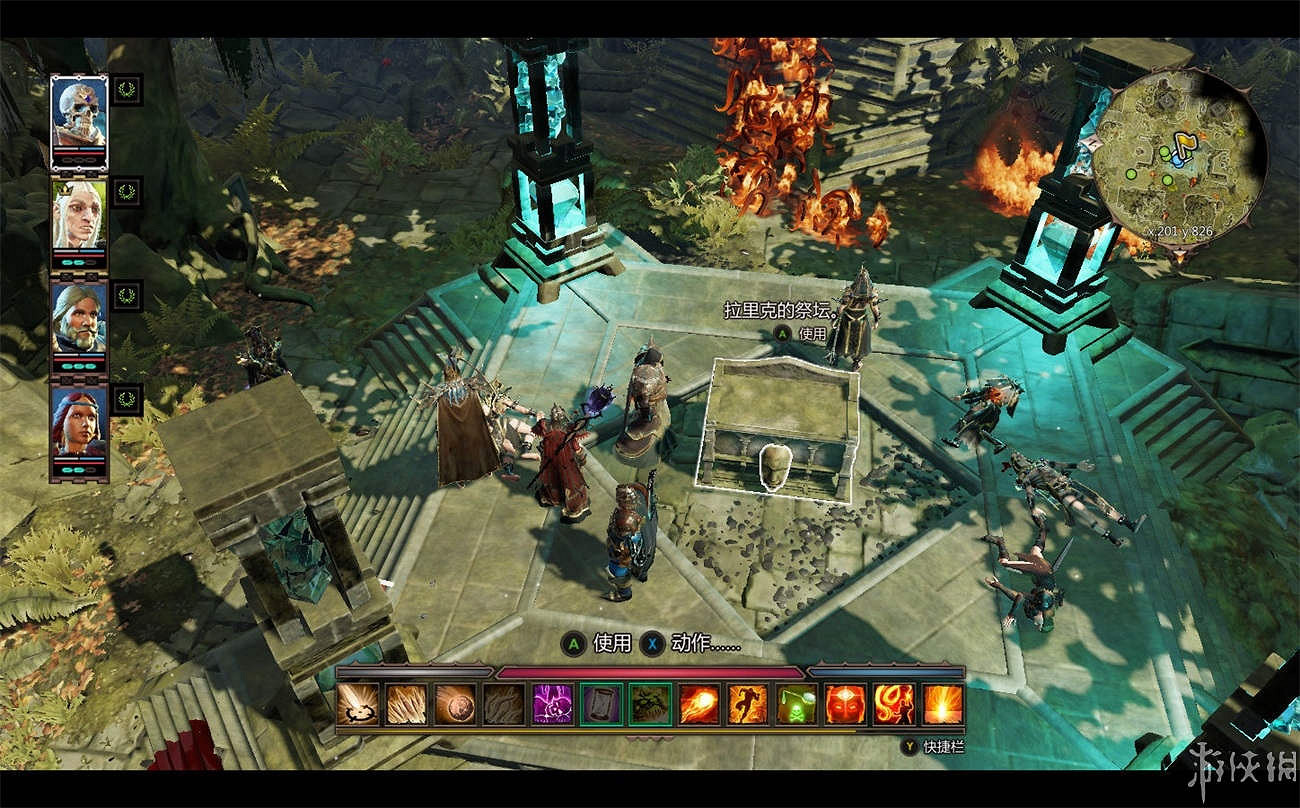Image resolution: width=1300 pixels, height=808 pixels.
Task: Cast the fire serpent whip skill
Action: point(893,704)
